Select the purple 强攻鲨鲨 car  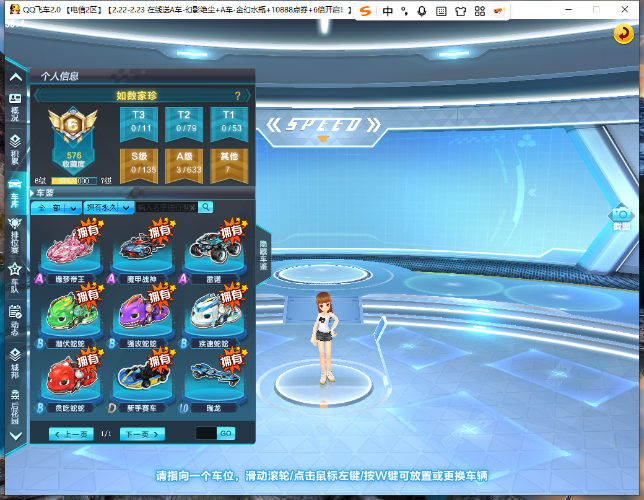(x=143, y=313)
